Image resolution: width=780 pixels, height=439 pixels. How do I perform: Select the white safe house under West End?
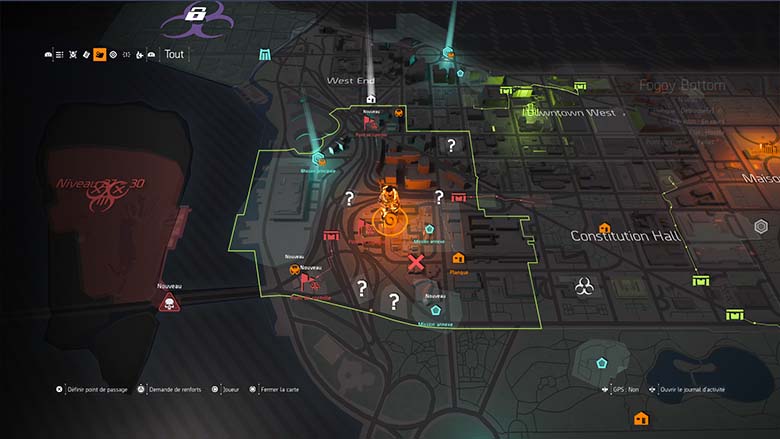click(x=371, y=98)
